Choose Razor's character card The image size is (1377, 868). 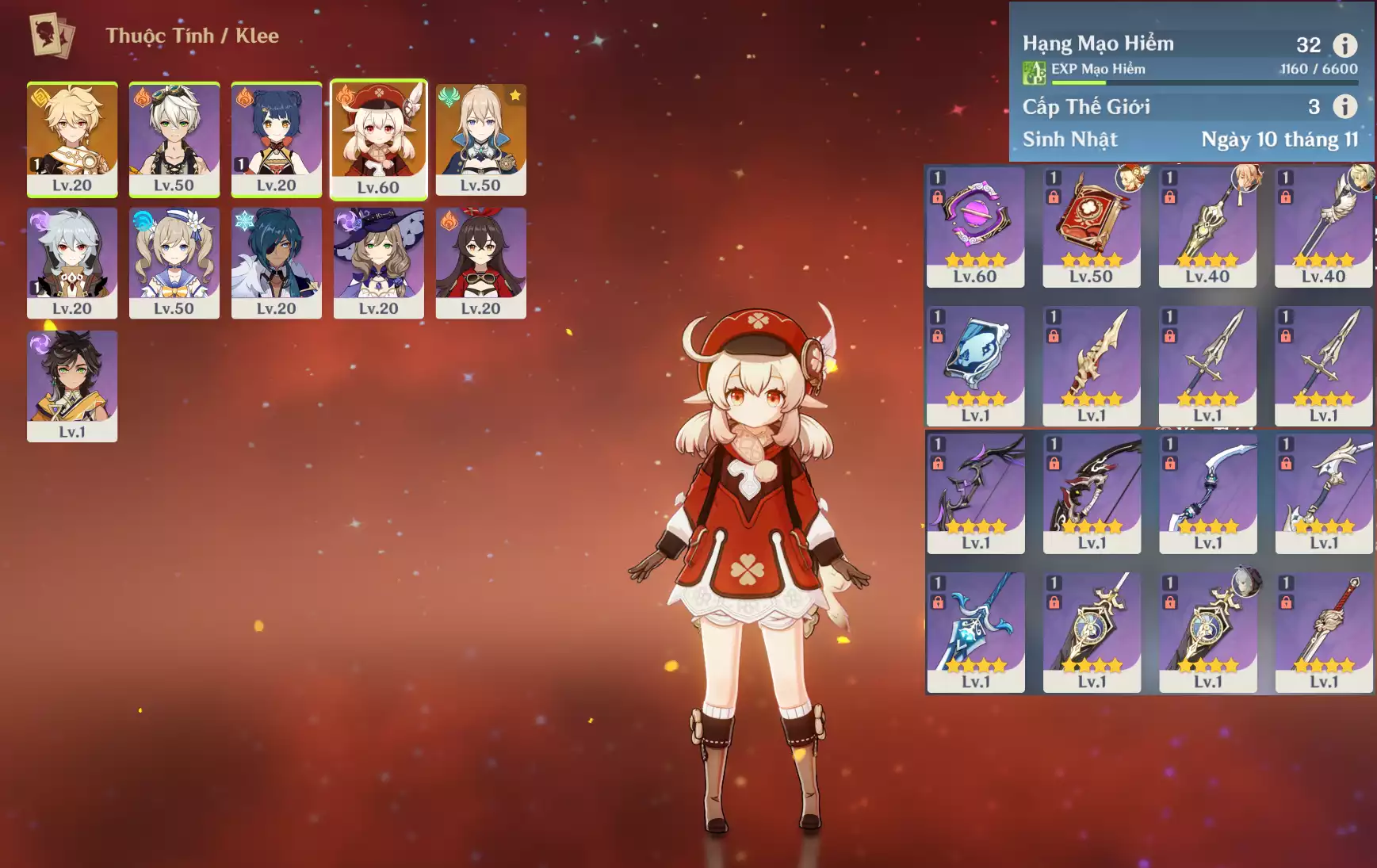72,262
